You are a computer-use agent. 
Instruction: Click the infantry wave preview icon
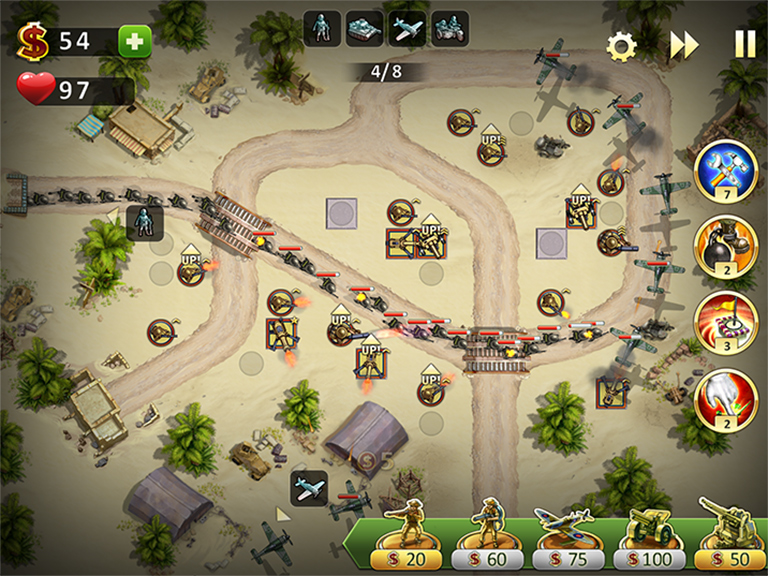(x=322, y=27)
